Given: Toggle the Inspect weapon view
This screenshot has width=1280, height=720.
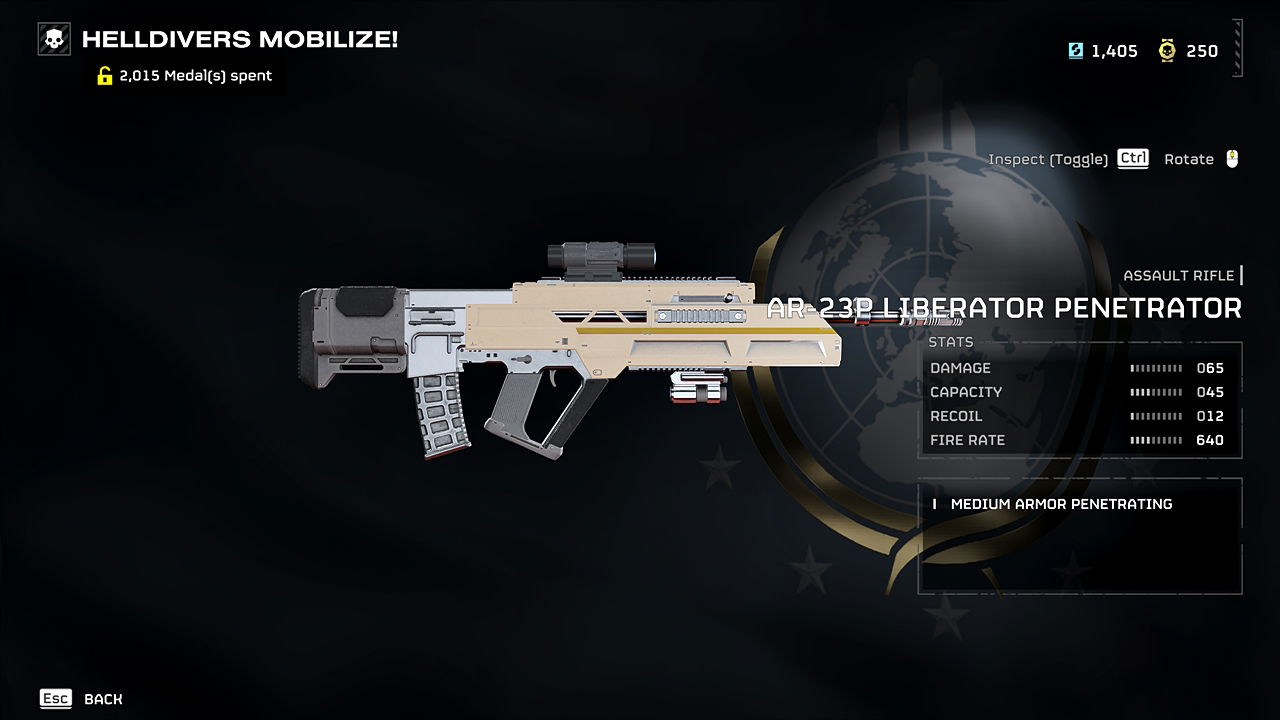Looking at the screenshot, I should (1068, 159).
